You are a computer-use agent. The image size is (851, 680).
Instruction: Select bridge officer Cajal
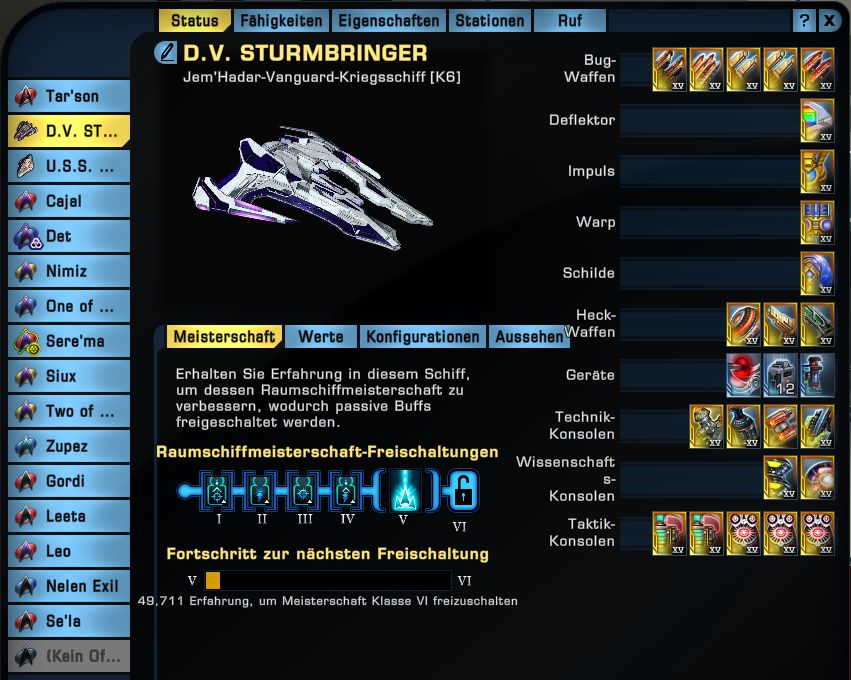pyautogui.click(x=70, y=201)
